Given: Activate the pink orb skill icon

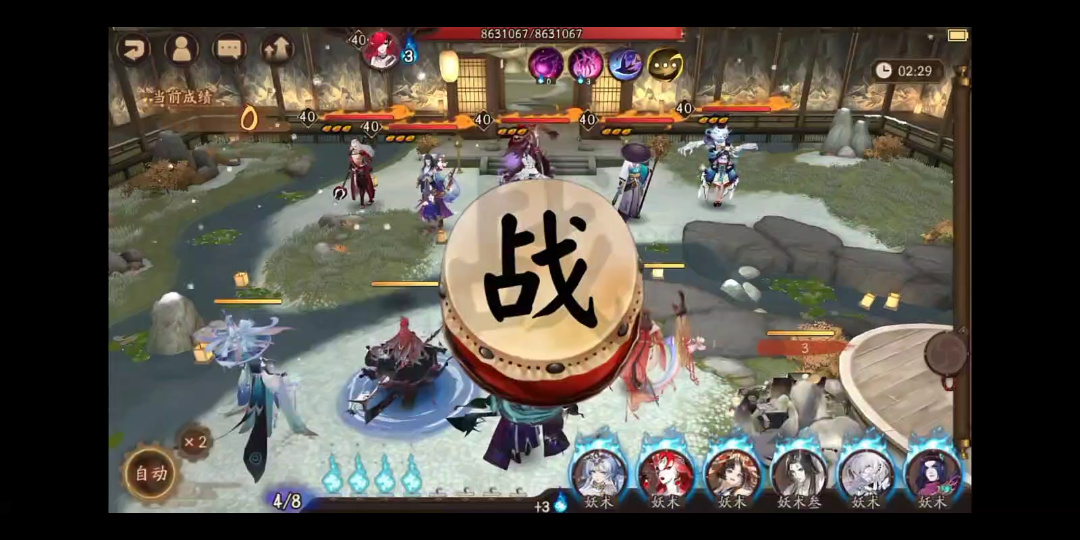Looking at the screenshot, I should tap(545, 64).
